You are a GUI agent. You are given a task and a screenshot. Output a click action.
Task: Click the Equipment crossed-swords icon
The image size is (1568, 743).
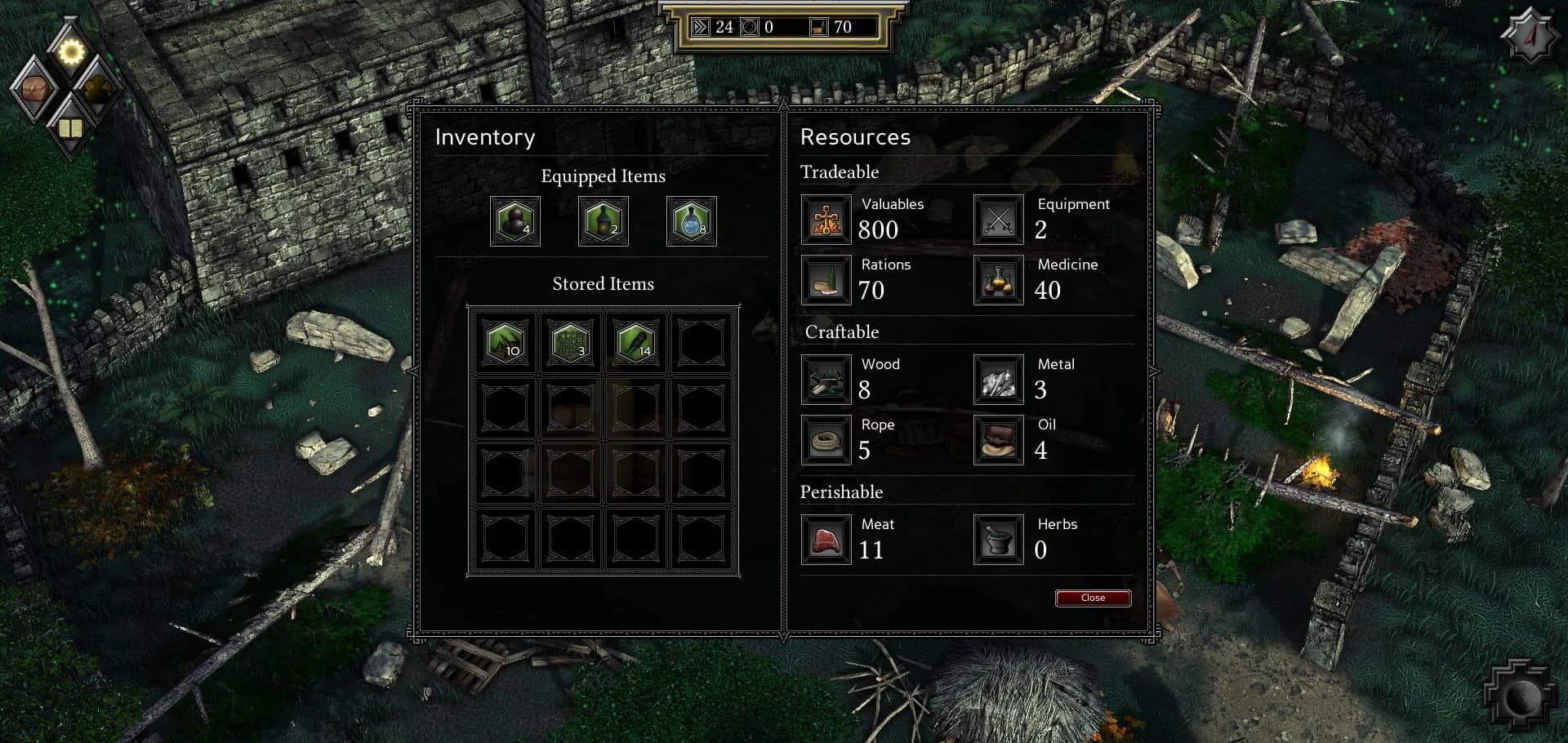(x=998, y=220)
